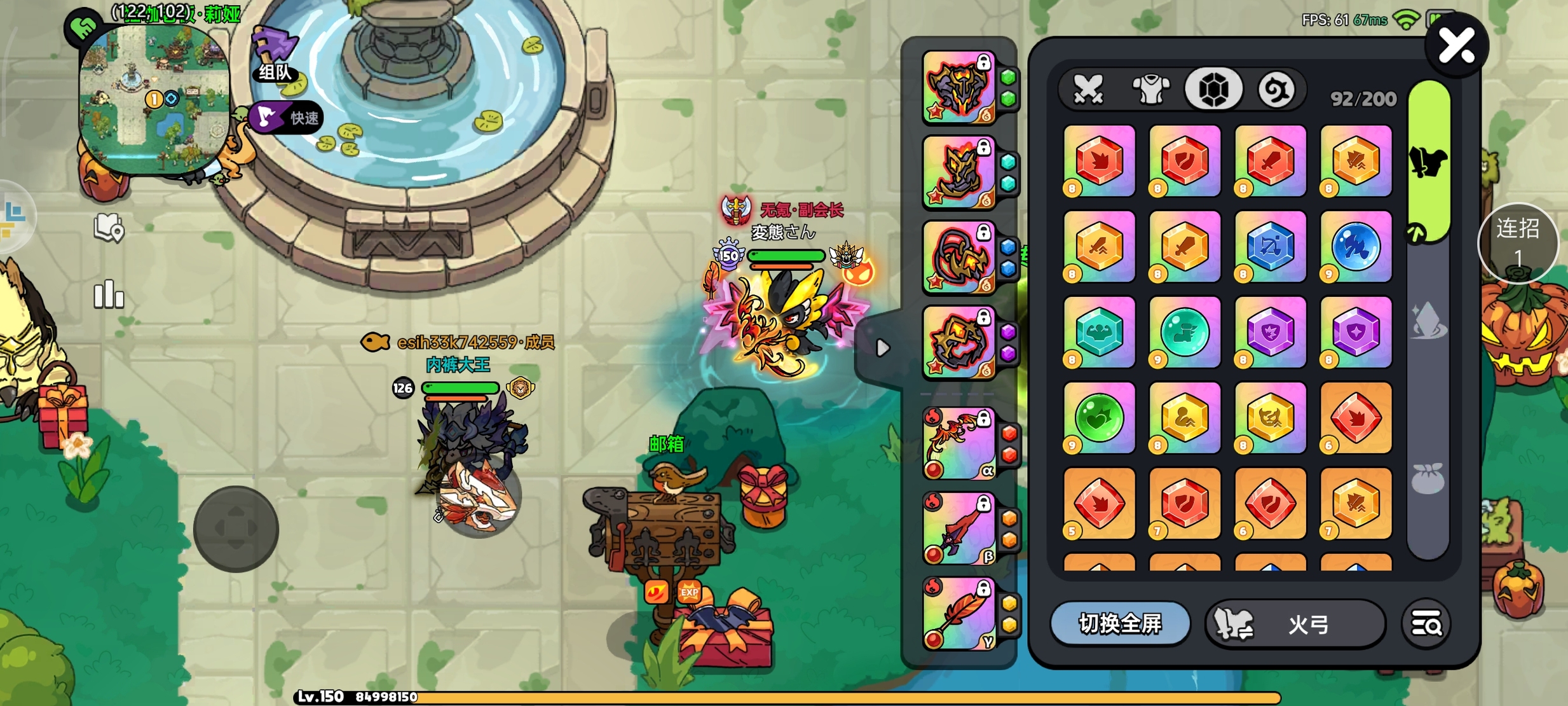The width and height of the screenshot is (1568, 706).
Task: Close the inventory panel
Action: click(1456, 46)
